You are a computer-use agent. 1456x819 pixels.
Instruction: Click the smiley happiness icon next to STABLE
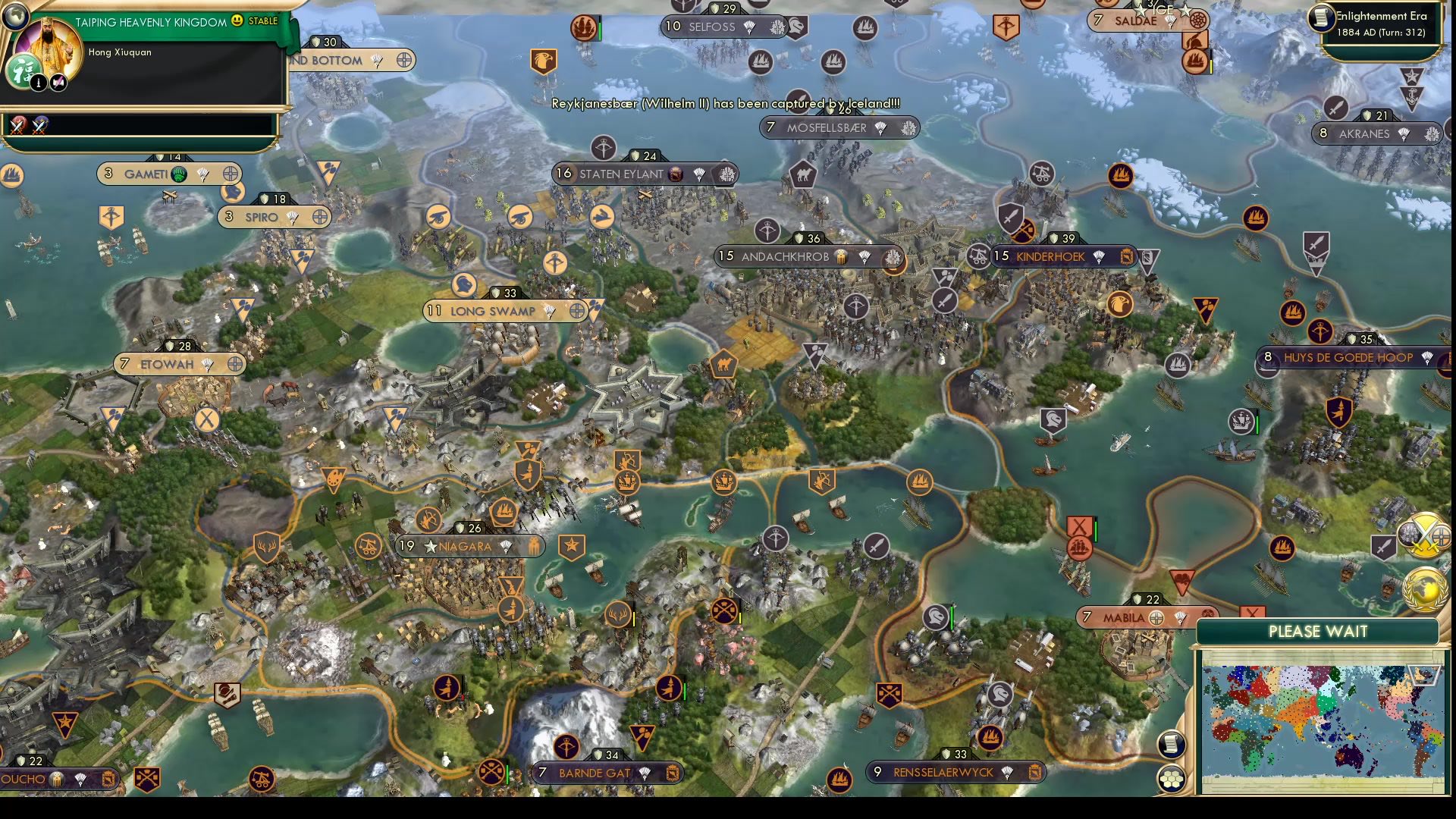(237, 22)
